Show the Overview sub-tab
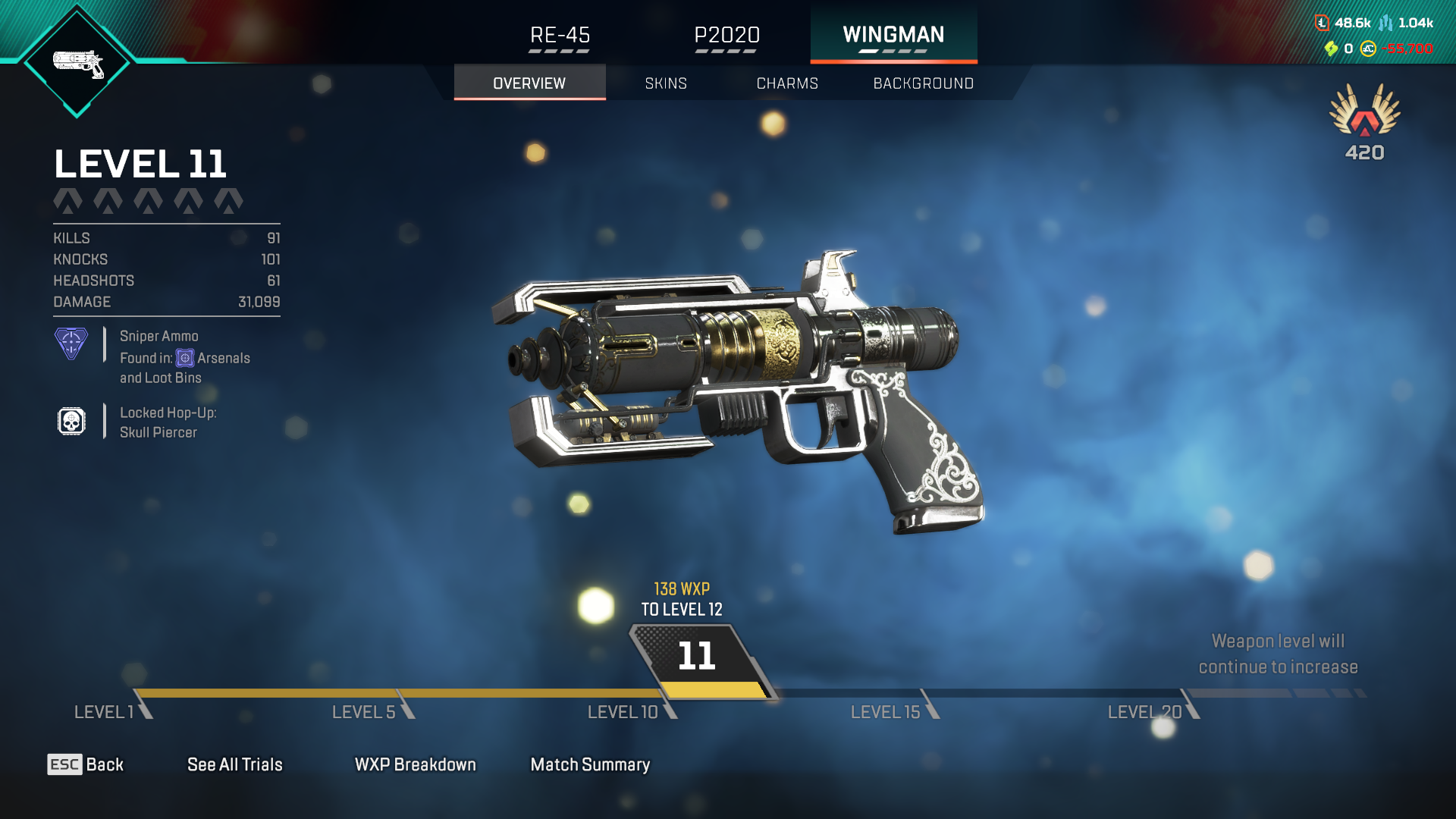 coord(529,83)
